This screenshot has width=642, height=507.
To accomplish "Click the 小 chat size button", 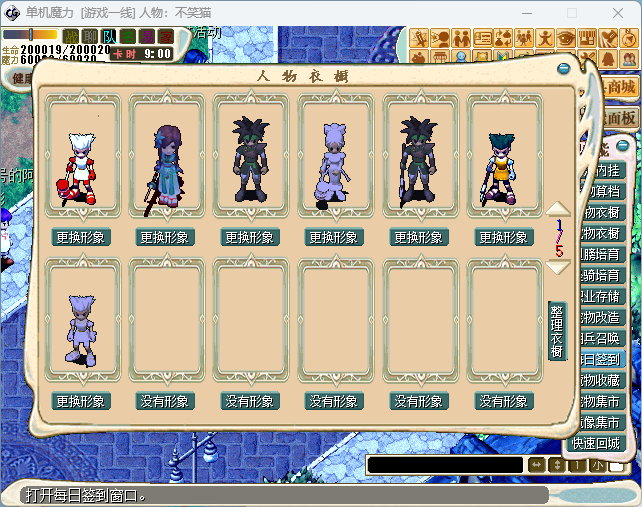I will [x=597, y=465].
